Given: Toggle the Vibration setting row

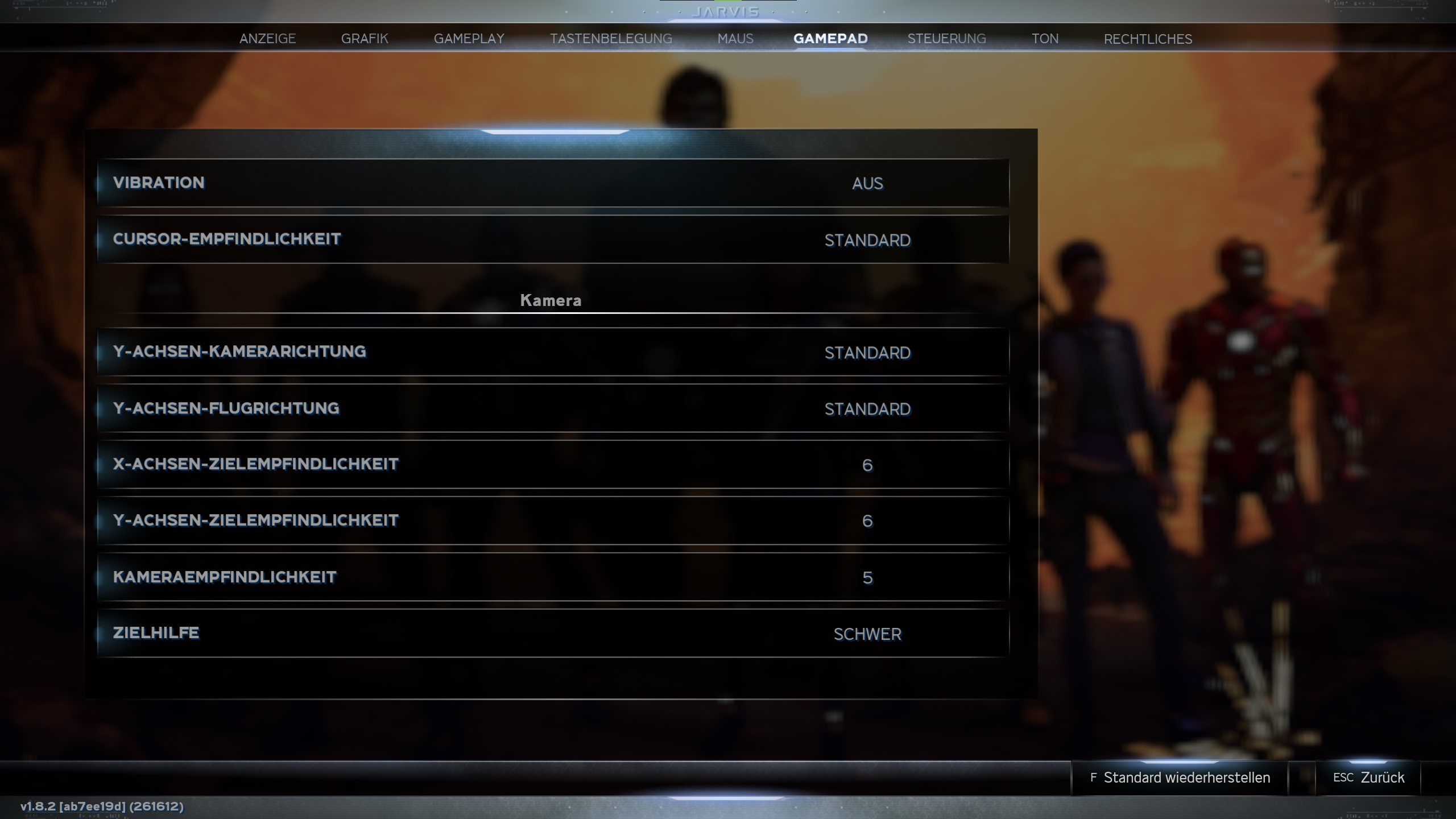Looking at the screenshot, I should [553, 183].
